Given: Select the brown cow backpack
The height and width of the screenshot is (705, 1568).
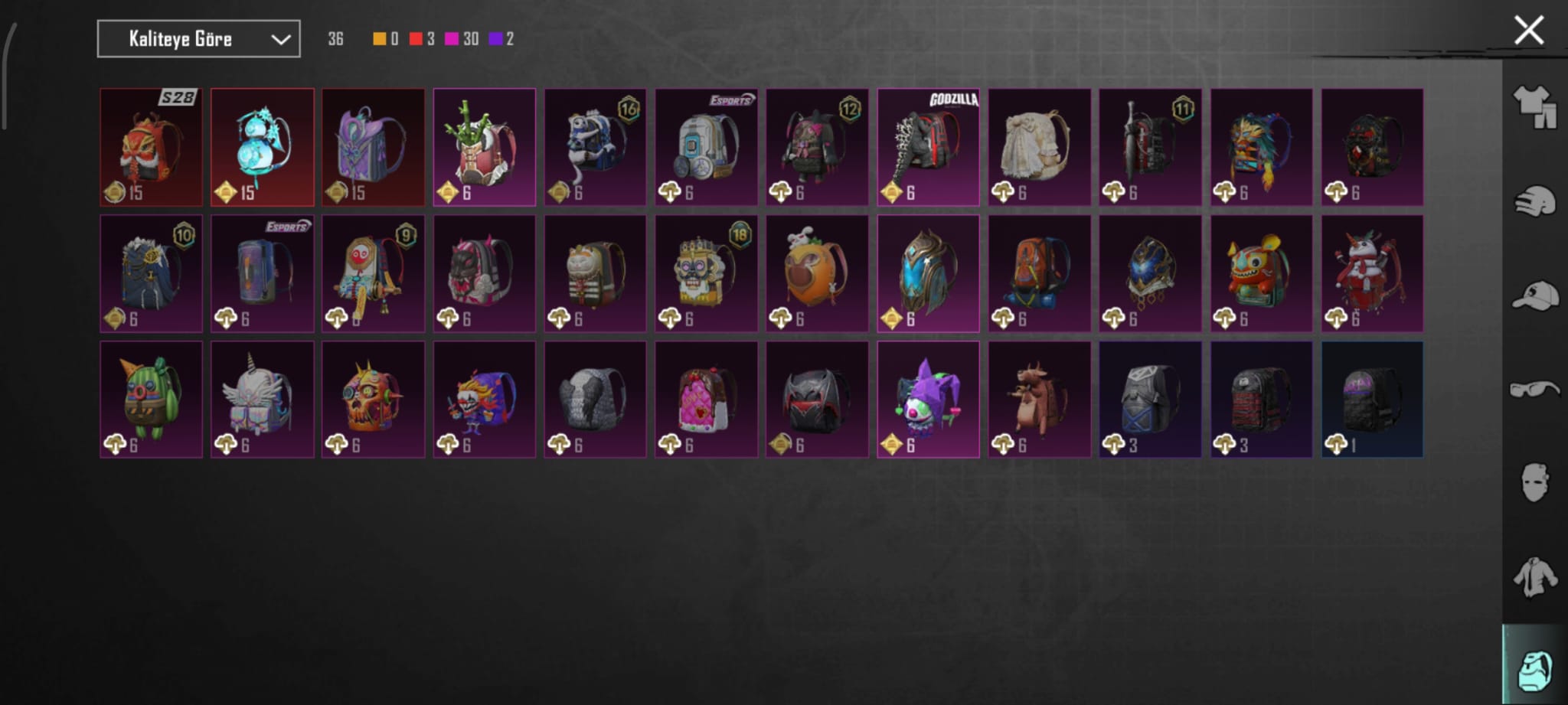Looking at the screenshot, I should [x=1039, y=400].
